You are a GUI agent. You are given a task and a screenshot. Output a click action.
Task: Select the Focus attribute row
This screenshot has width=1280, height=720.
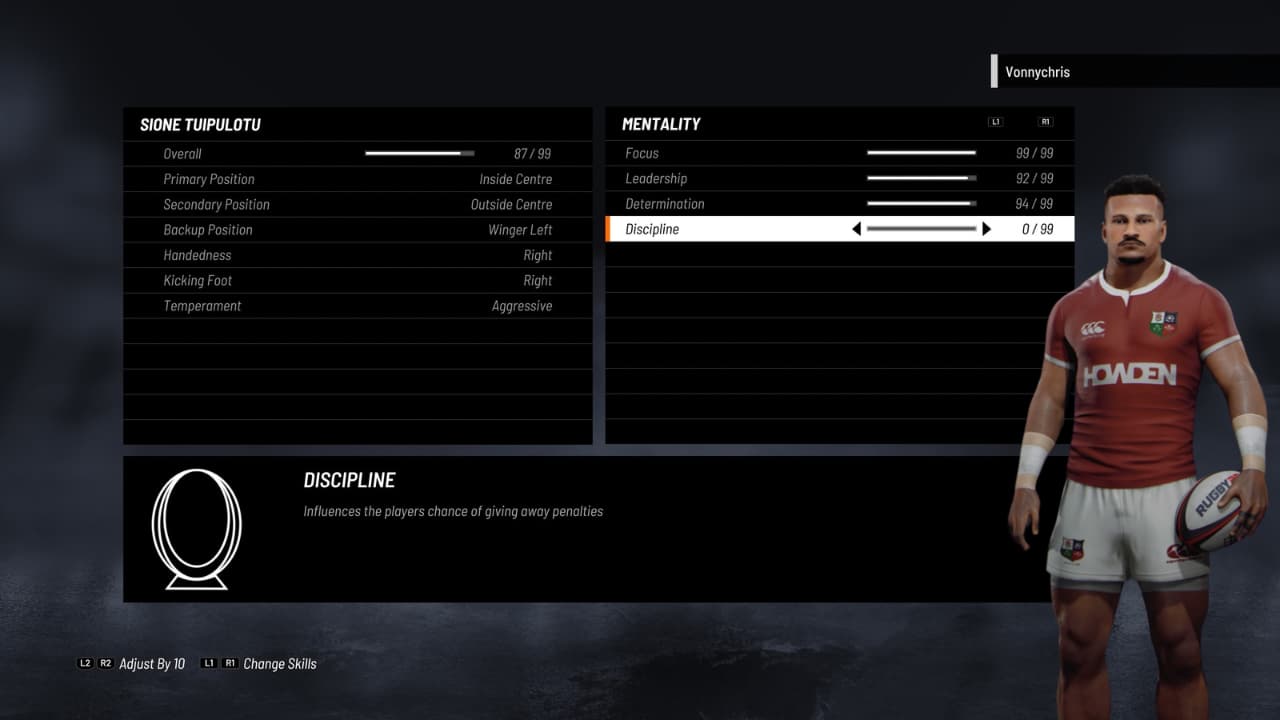coord(839,153)
